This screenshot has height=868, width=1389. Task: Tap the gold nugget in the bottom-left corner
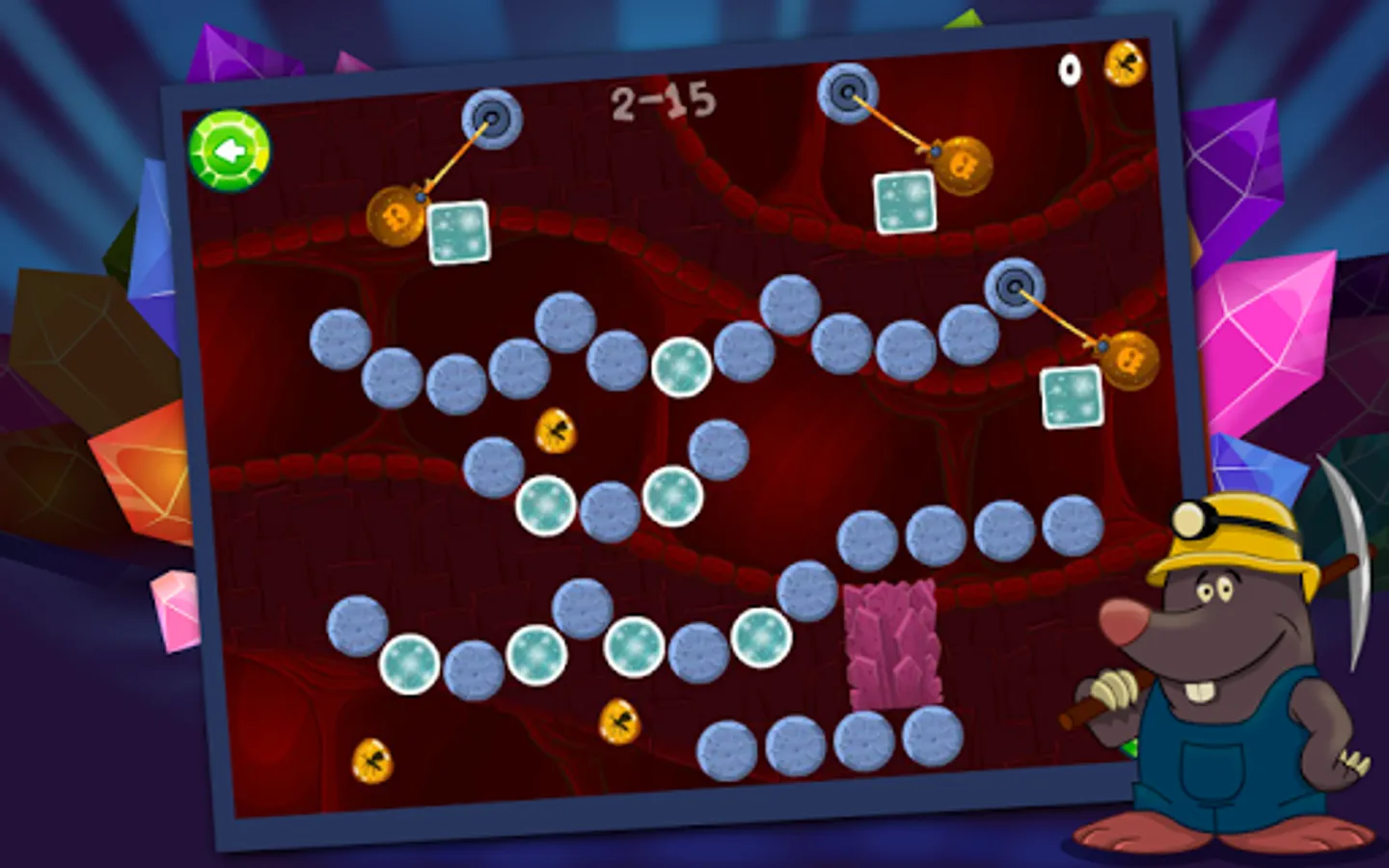tap(370, 761)
